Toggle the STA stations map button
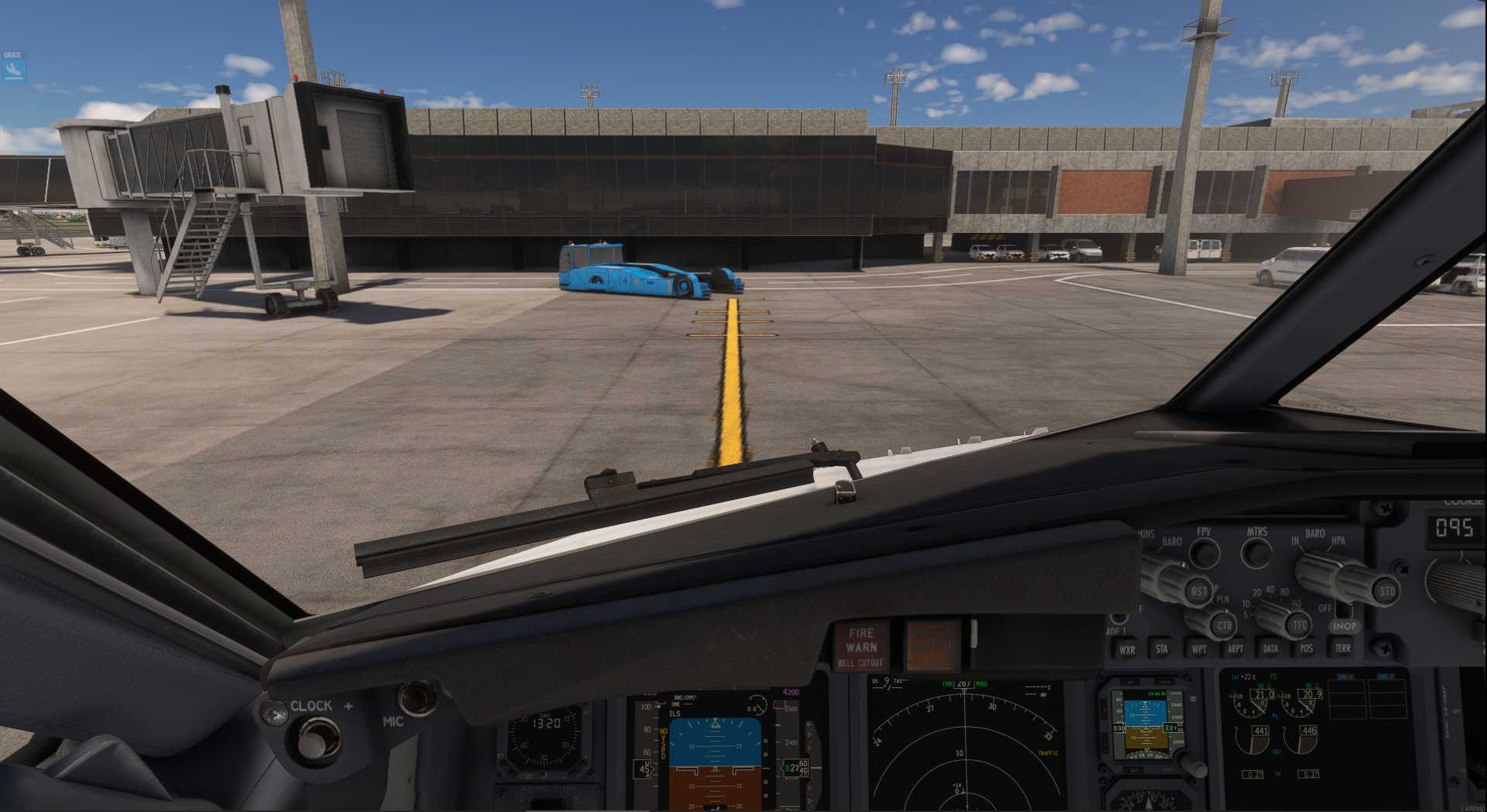Screen dimensions: 1487x812 [x=1162, y=649]
